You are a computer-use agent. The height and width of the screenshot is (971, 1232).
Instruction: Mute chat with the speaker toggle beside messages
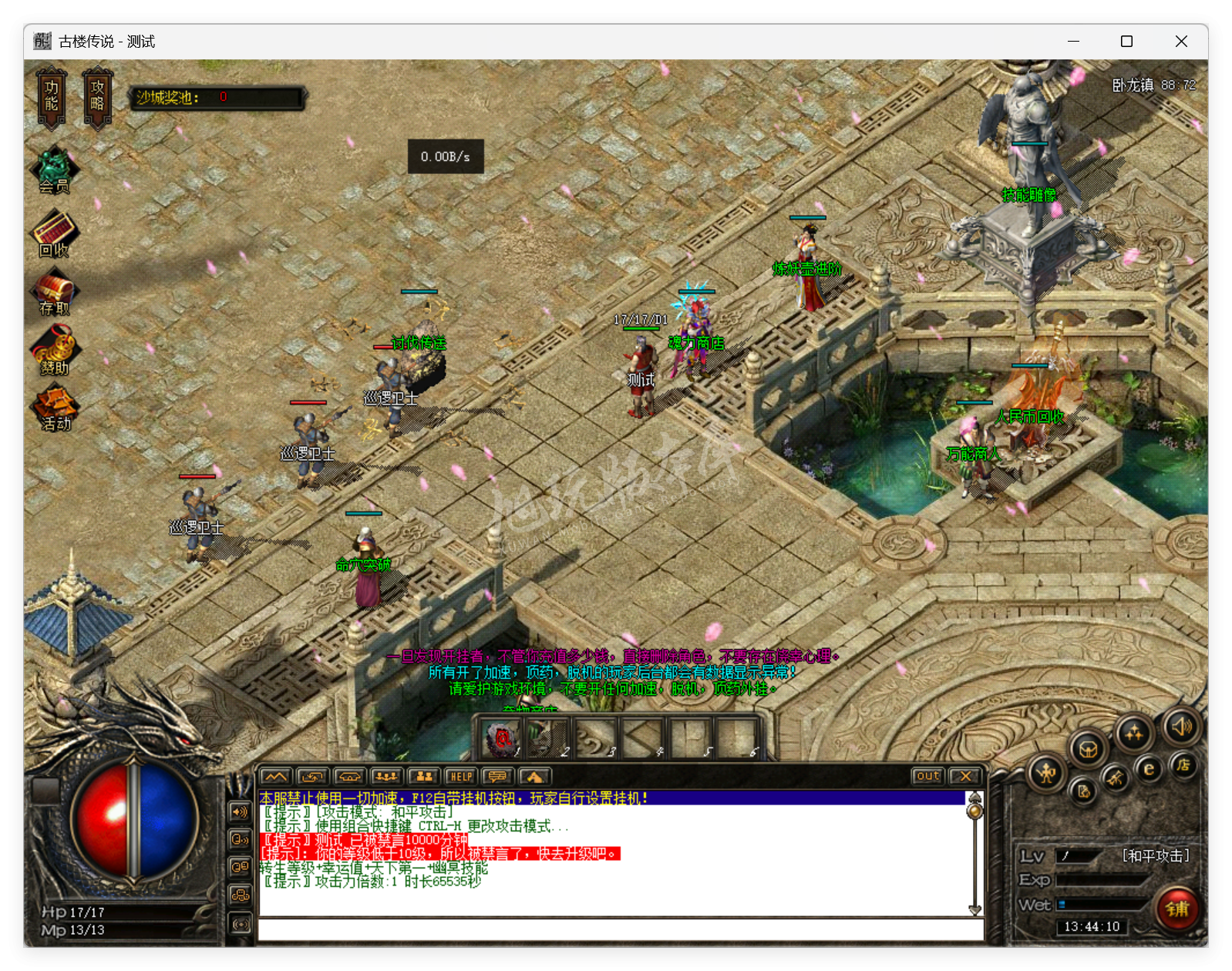click(x=240, y=811)
